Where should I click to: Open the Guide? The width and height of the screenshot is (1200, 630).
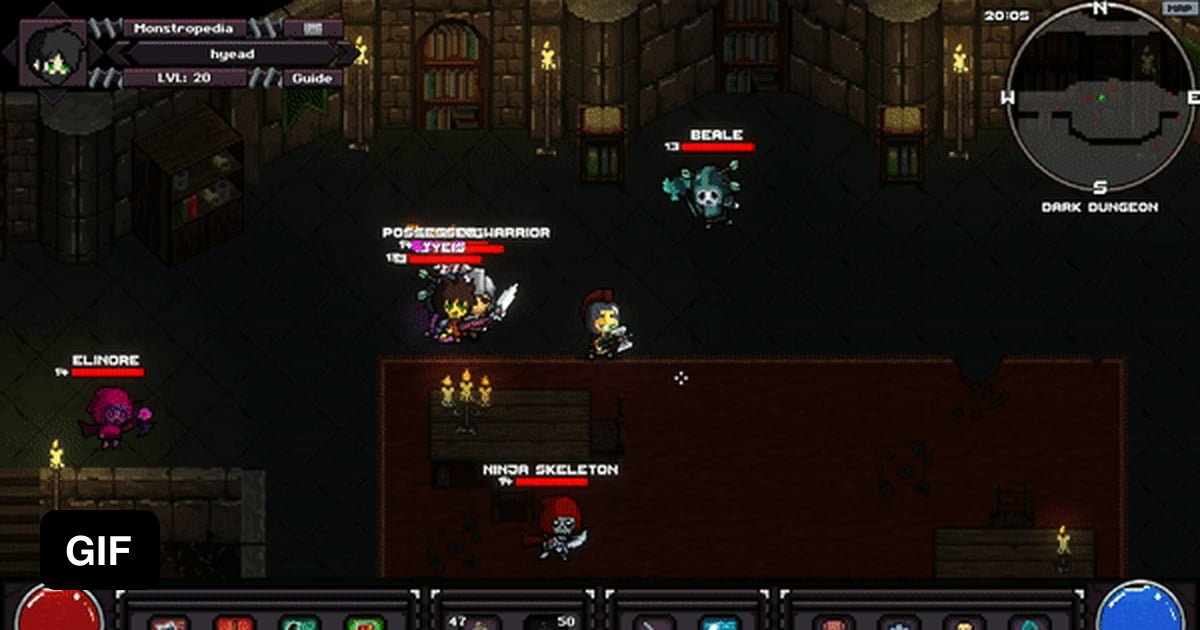[311, 78]
